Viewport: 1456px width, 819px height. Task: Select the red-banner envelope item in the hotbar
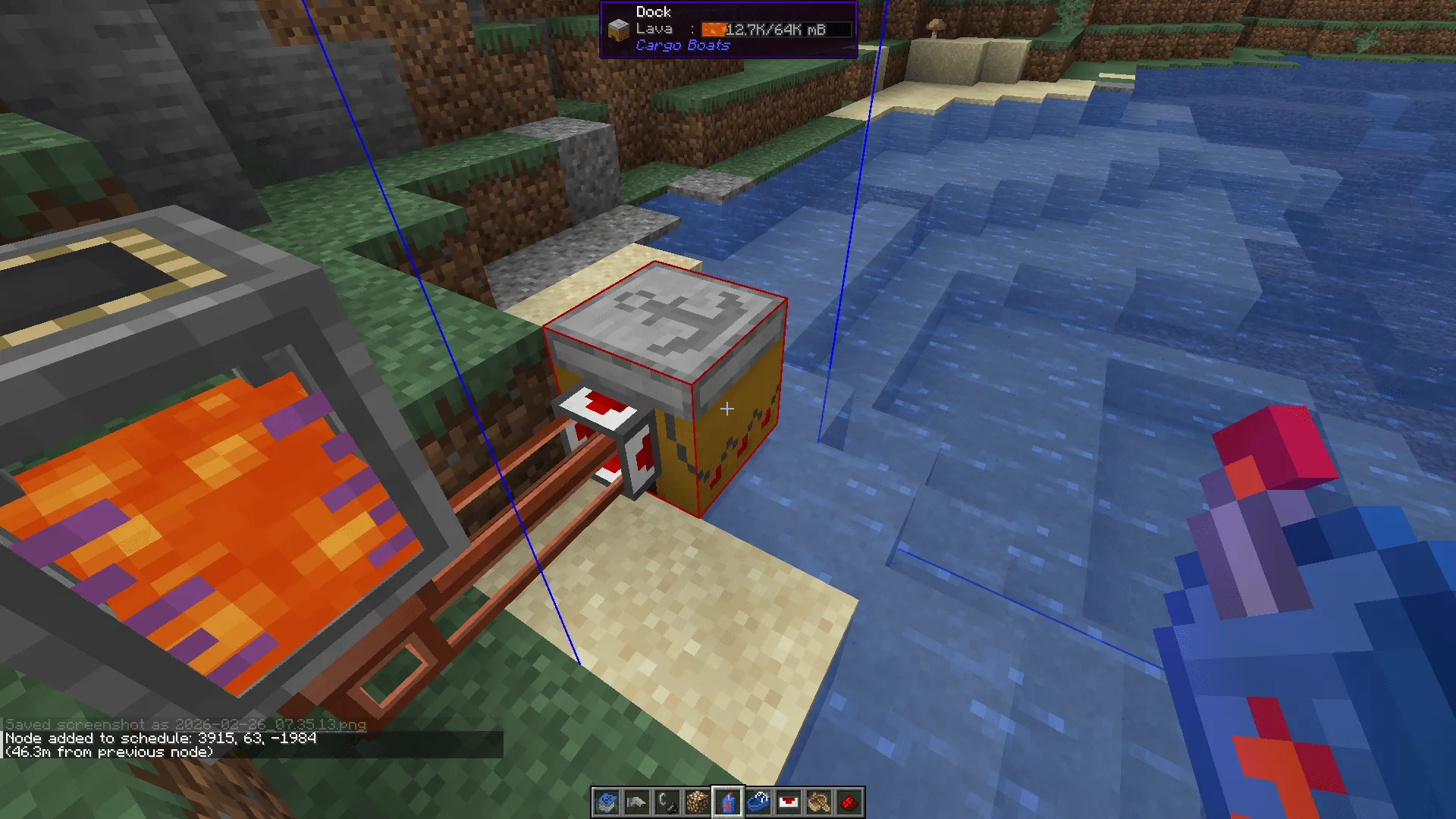pyautogui.click(x=789, y=803)
